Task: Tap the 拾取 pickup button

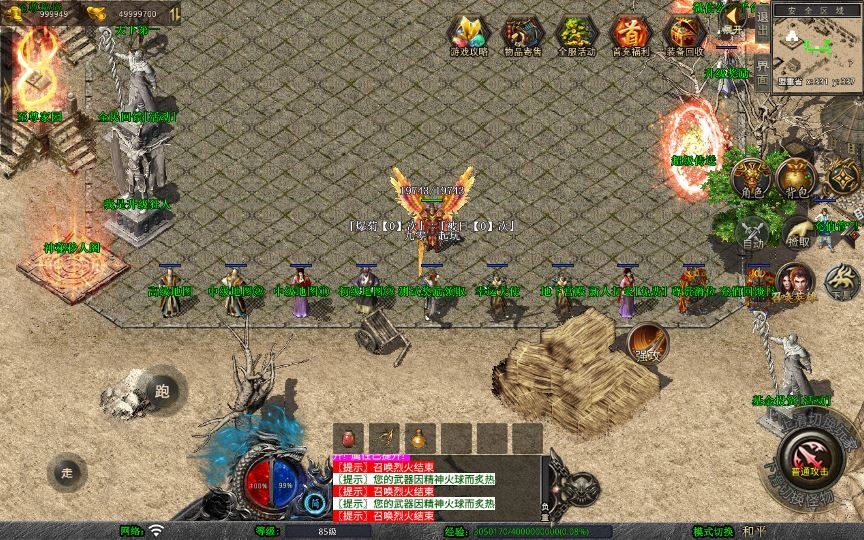Action: (x=797, y=233)
